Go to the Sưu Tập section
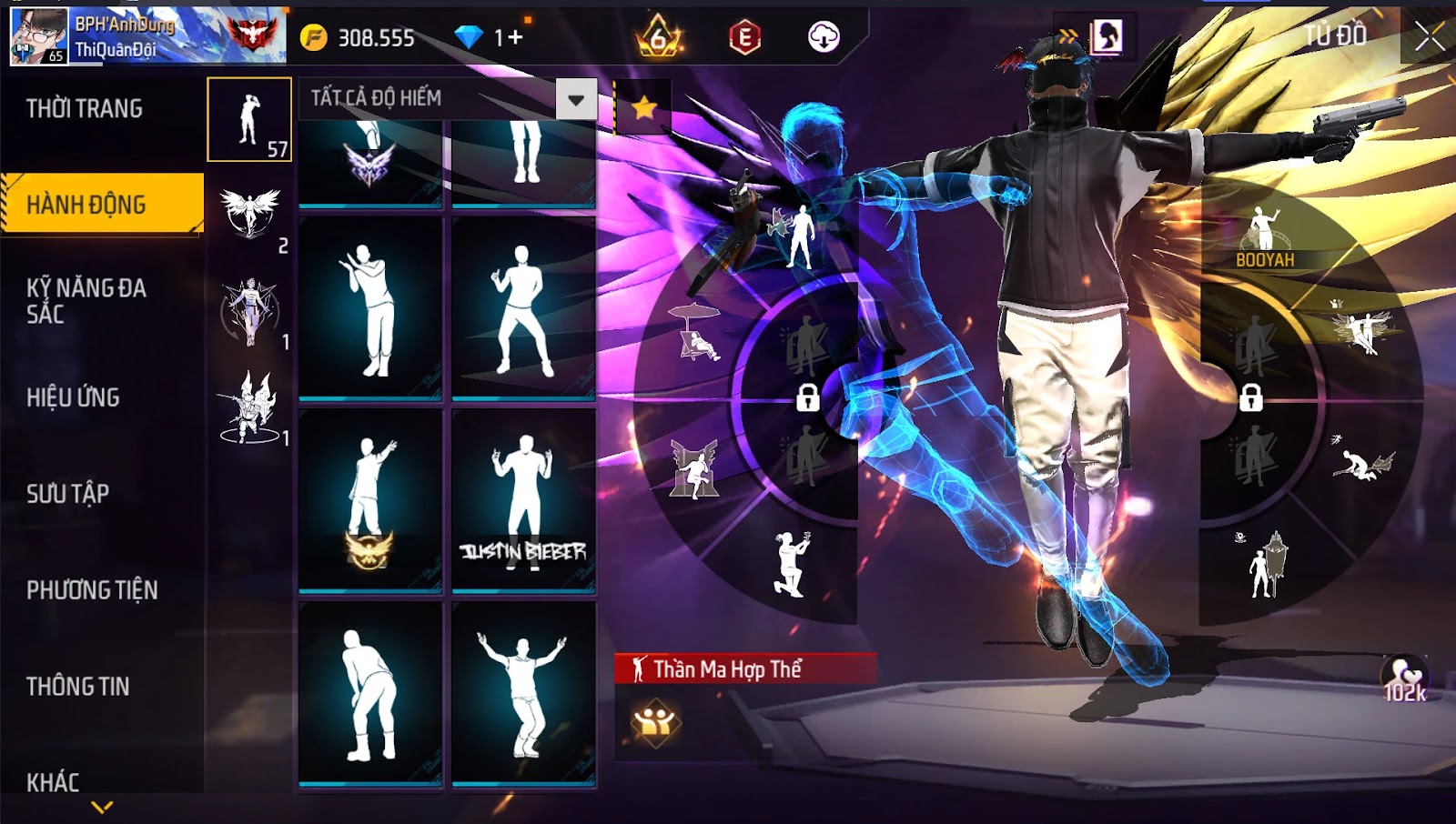This screenshot has width=1456, height=824. point(68,494)
